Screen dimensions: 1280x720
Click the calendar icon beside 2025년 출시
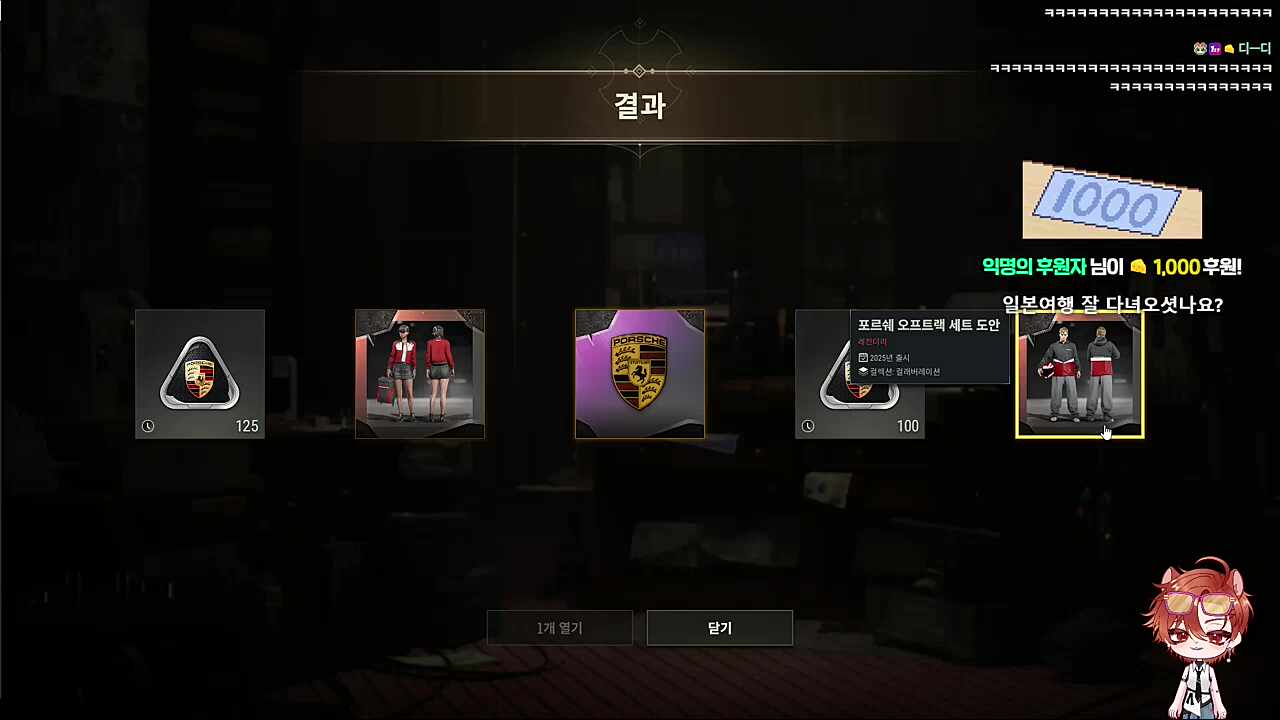coord(863,357)
